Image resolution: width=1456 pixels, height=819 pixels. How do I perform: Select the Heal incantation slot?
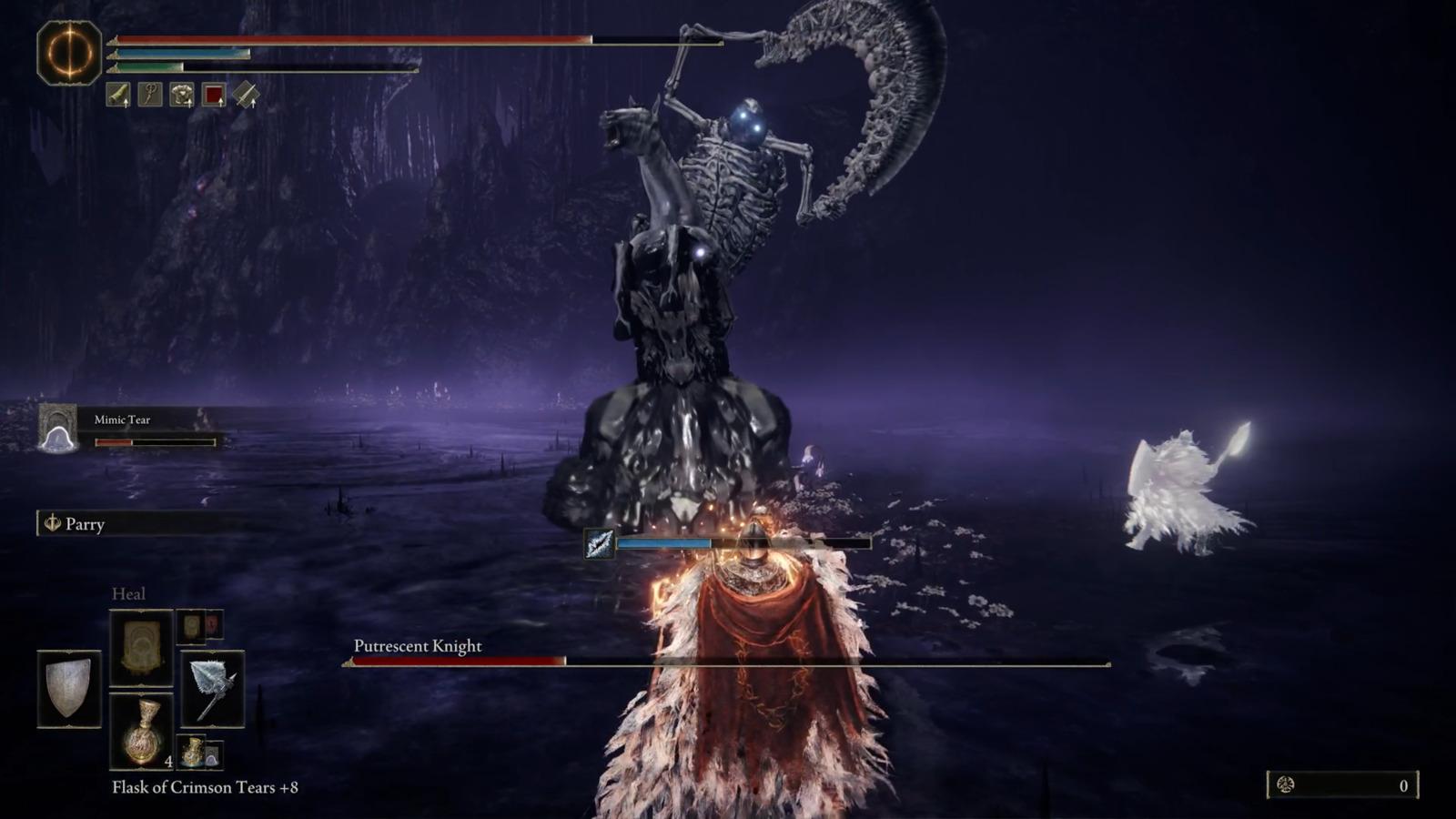click(x=141, y=647)
